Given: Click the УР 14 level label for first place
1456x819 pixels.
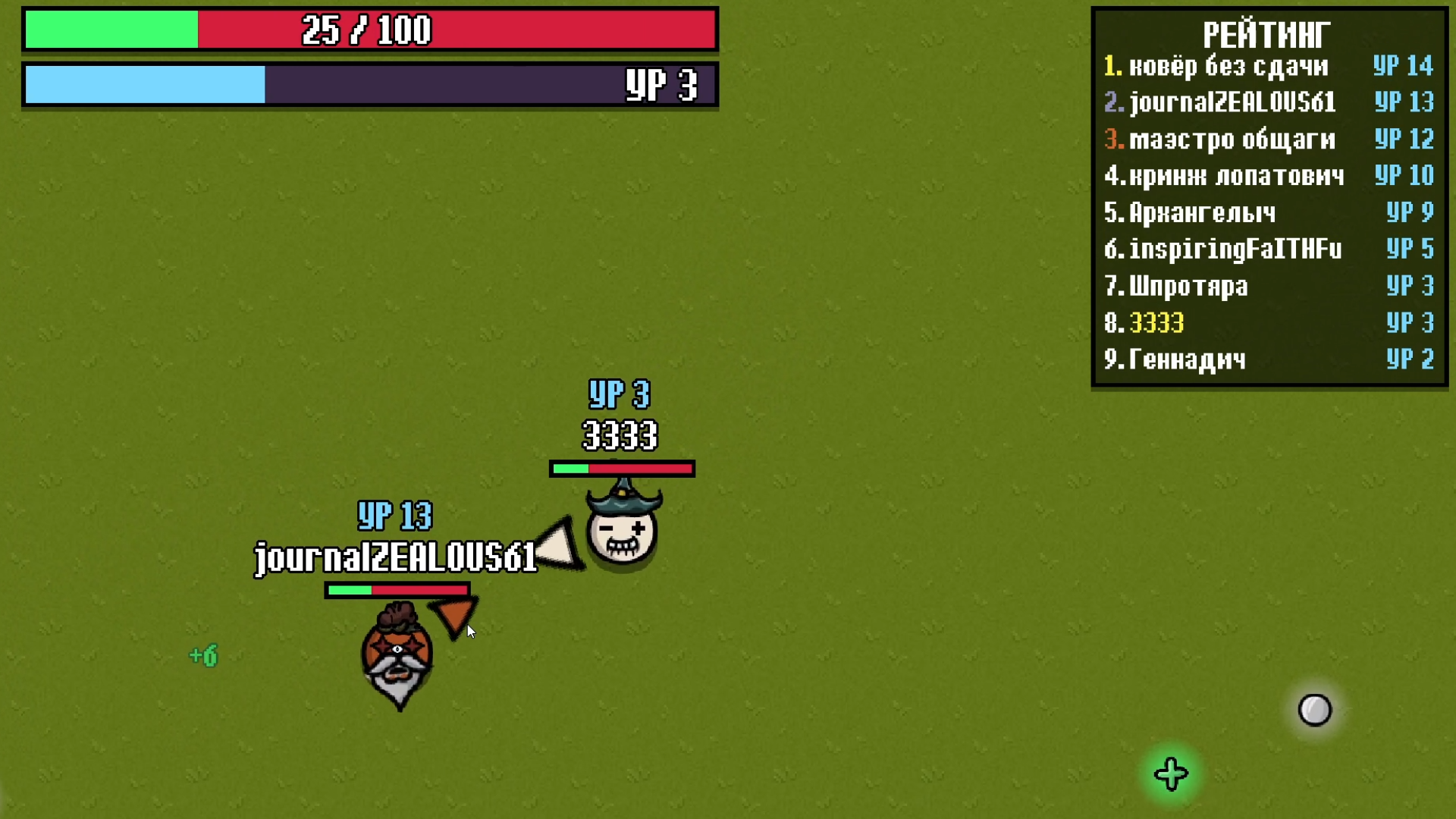Looking at the screenshot, I should (x=1401, y=67).
